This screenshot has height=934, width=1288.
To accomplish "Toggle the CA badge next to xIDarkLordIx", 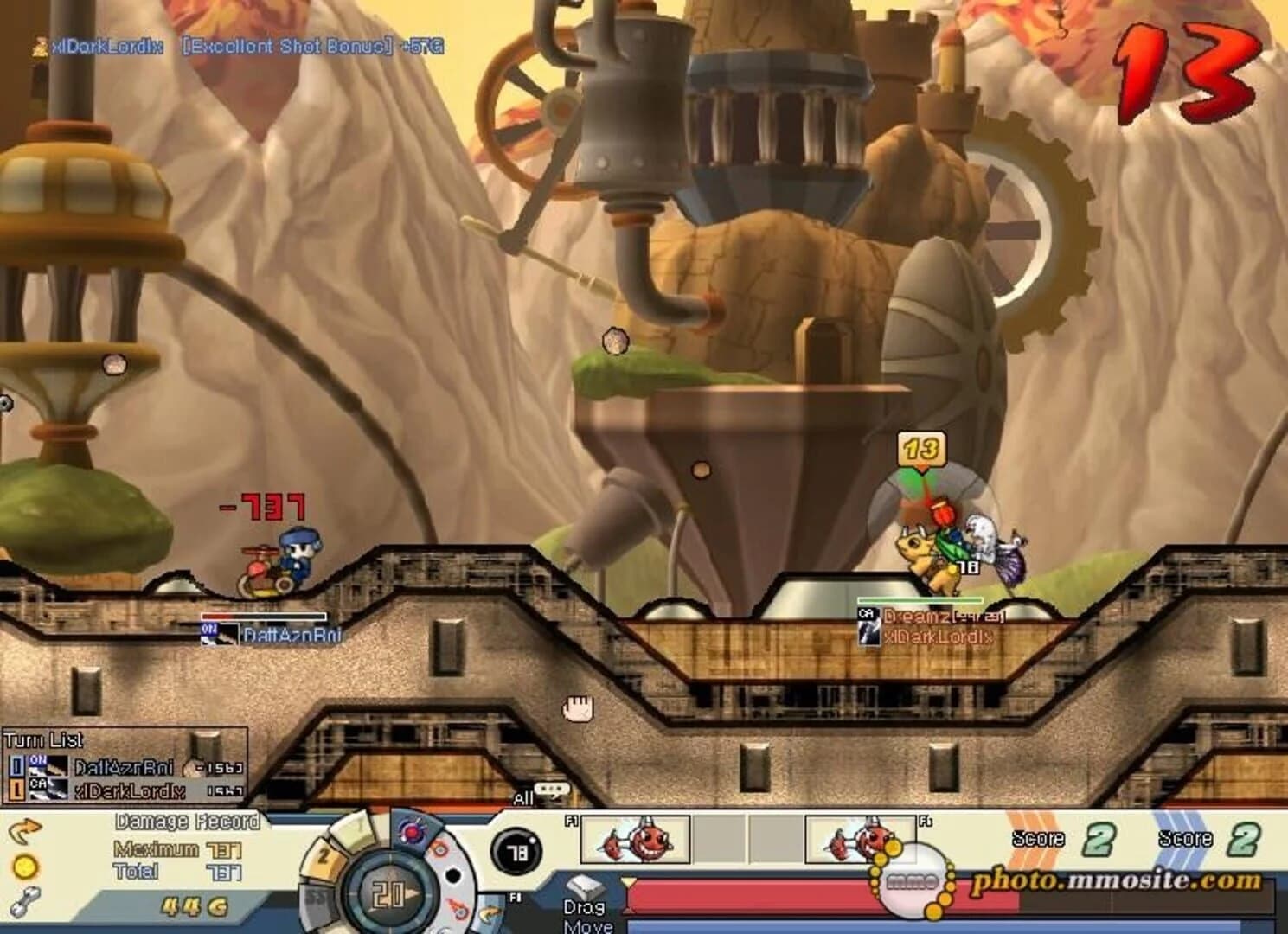I will (x=38, y=785).
